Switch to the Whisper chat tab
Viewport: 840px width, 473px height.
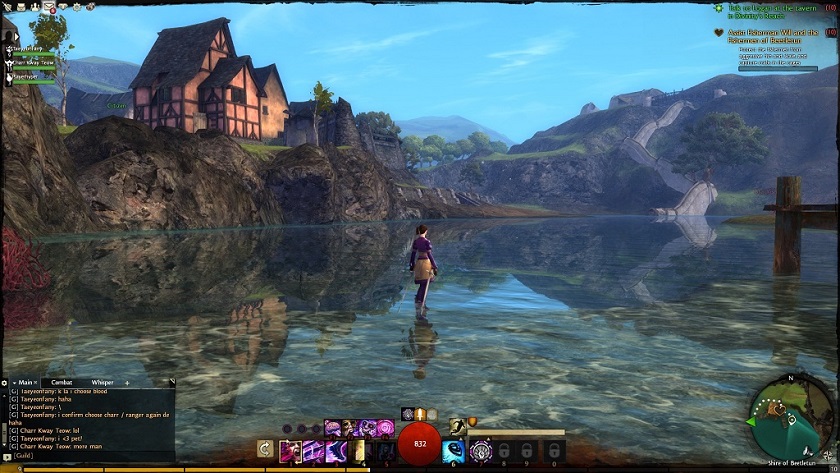(102, 382)
